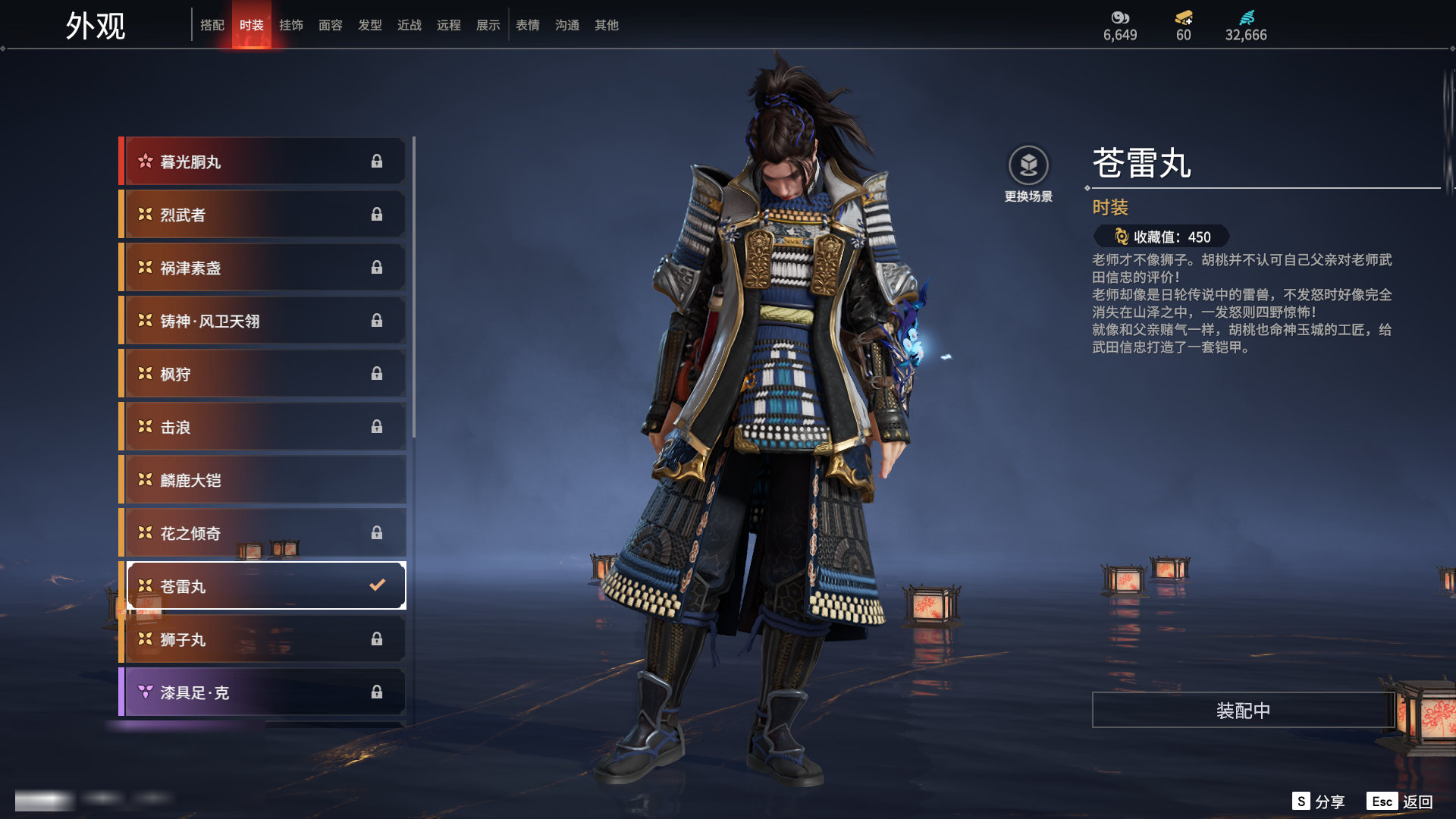
Task: Select the 面容 tab
Action: (331, 25)
